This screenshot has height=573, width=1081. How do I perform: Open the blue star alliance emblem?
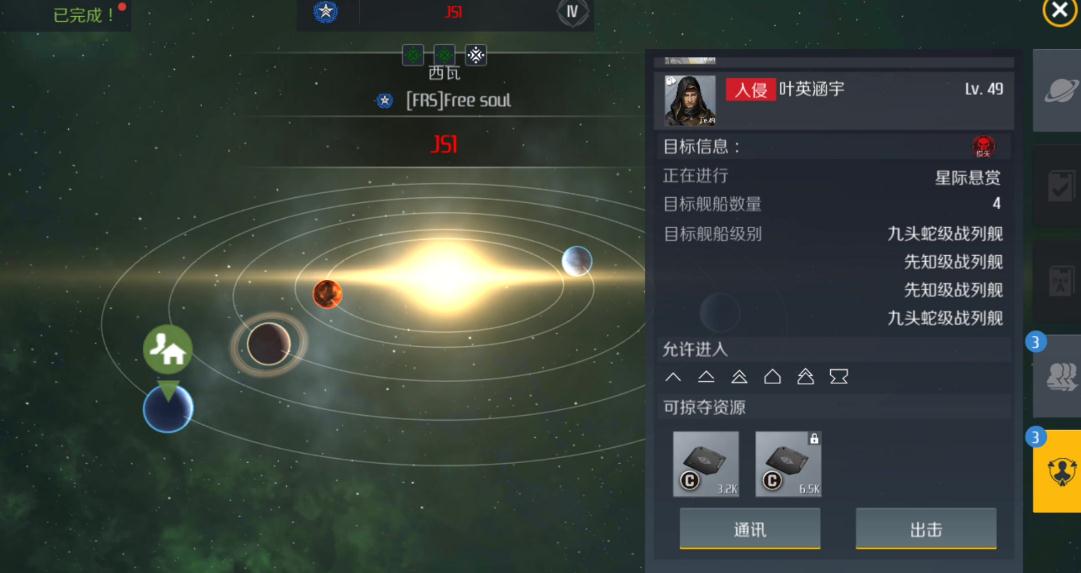tap(325, 13)
